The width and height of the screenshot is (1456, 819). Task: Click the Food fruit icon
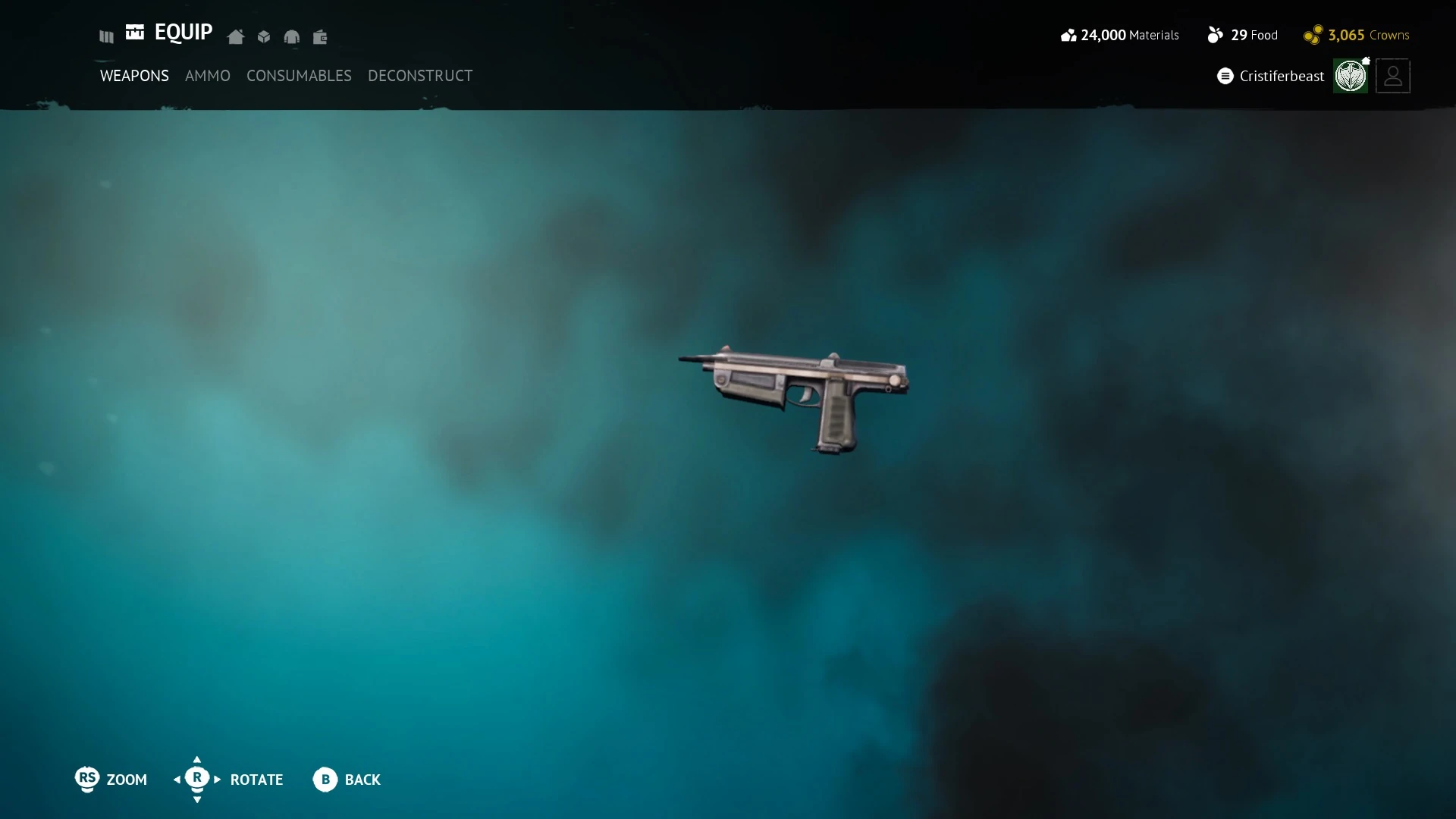pos(1216,34)
